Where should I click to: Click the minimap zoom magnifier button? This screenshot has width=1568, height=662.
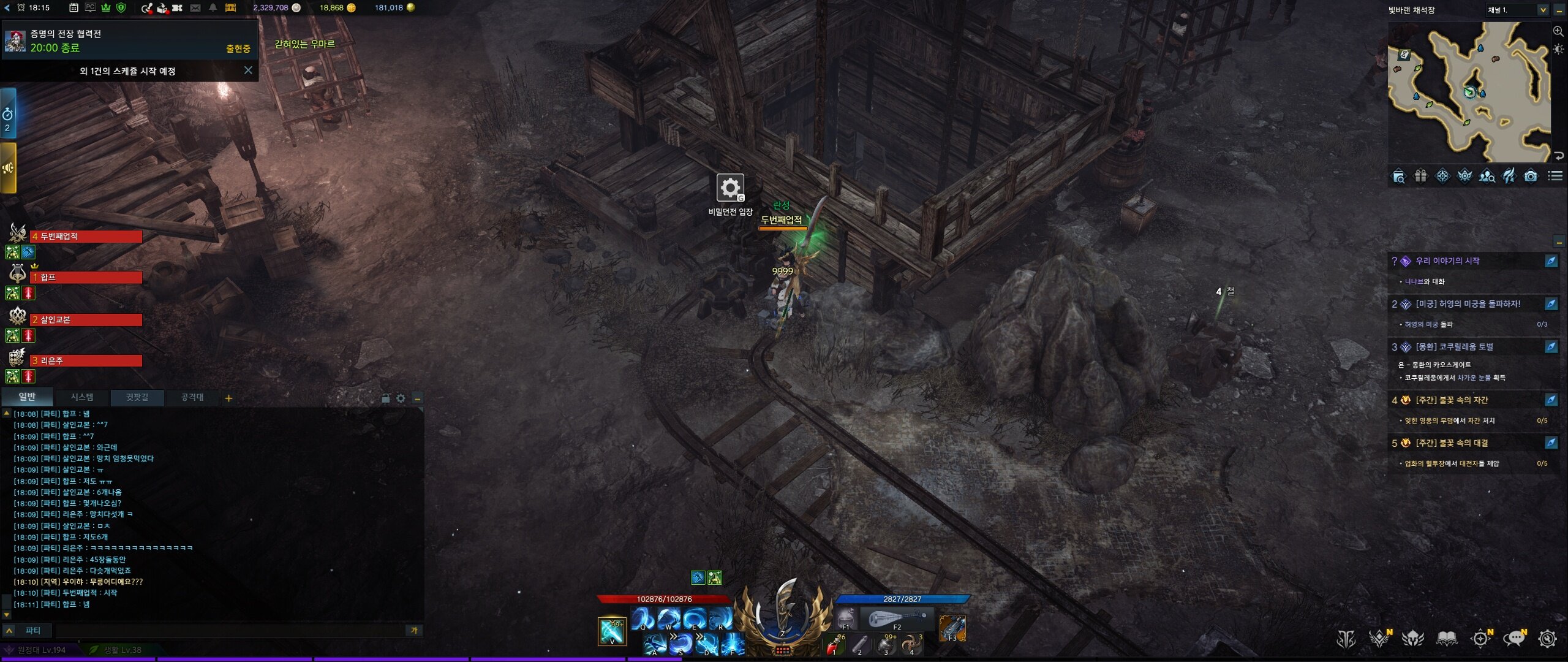(1558, 31)
